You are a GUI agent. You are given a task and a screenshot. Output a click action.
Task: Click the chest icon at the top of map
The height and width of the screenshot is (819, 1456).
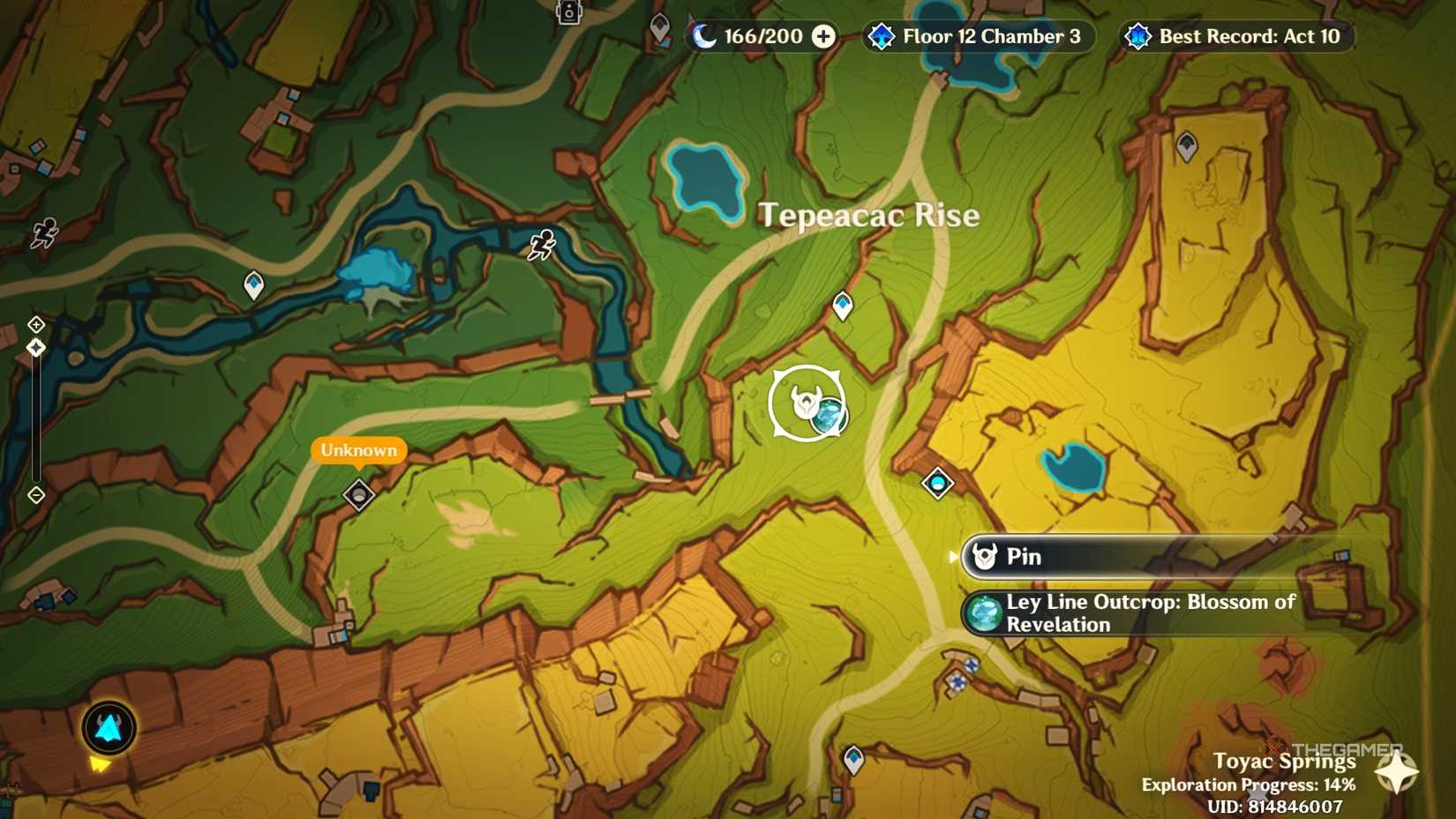tap(567, 12)
